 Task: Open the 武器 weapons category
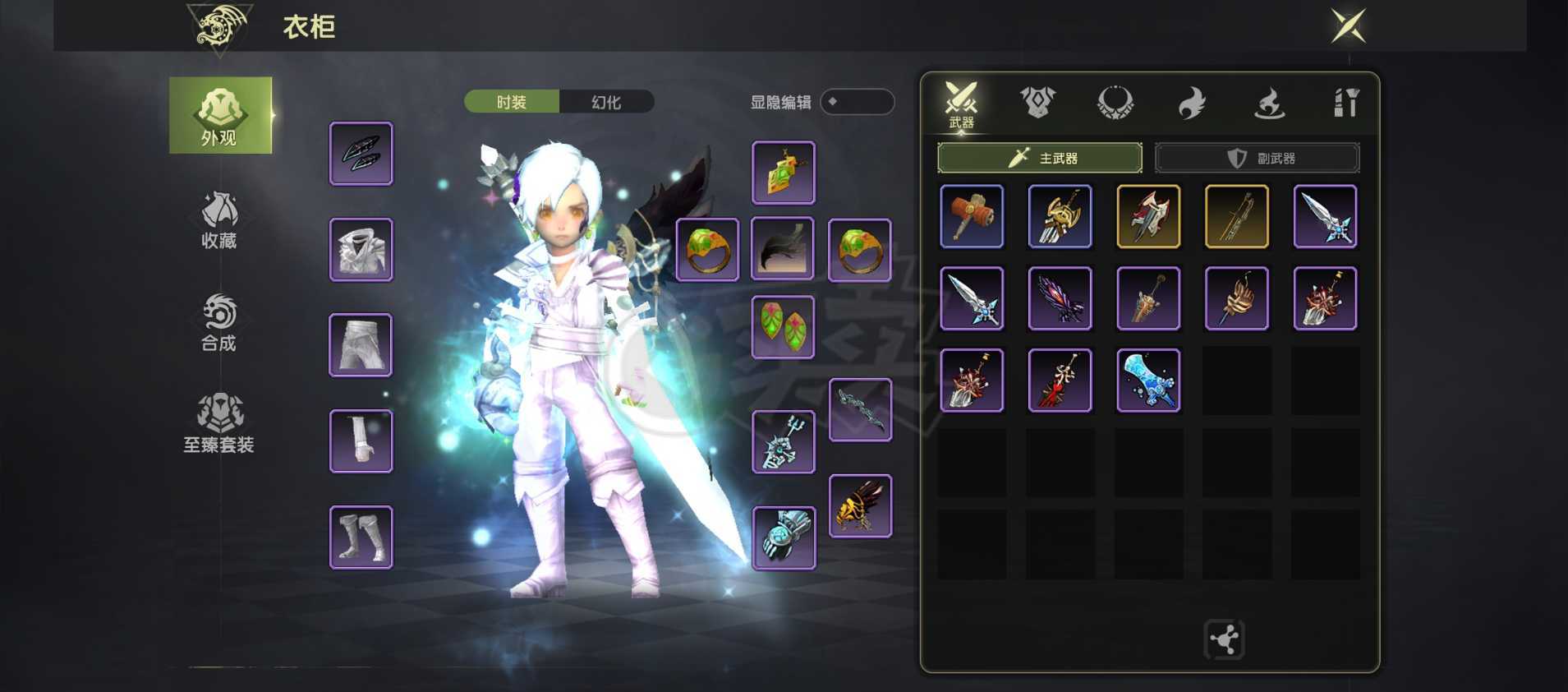click(x=960, y=104)
